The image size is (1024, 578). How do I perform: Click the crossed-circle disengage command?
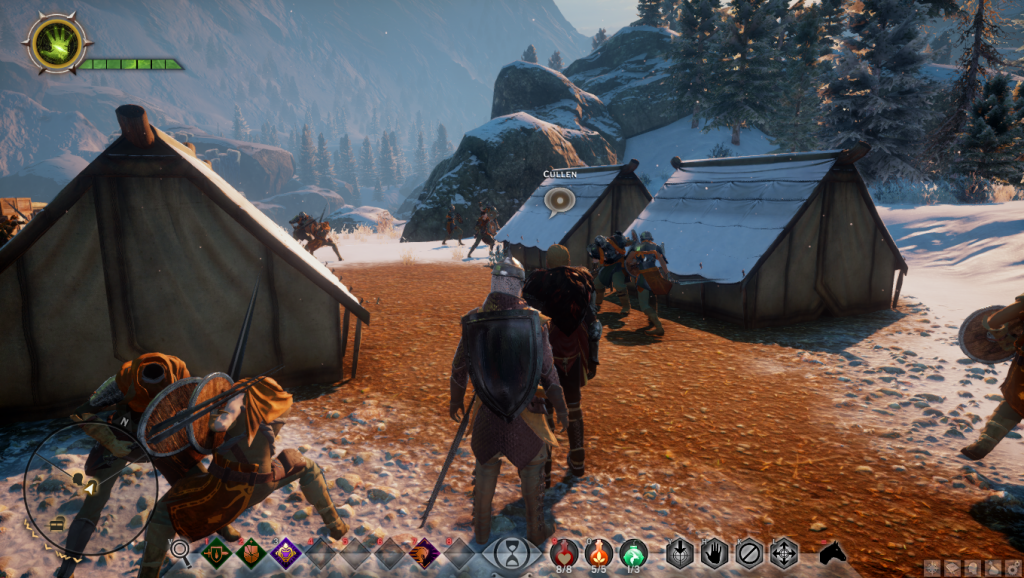(x=749, y=552)
